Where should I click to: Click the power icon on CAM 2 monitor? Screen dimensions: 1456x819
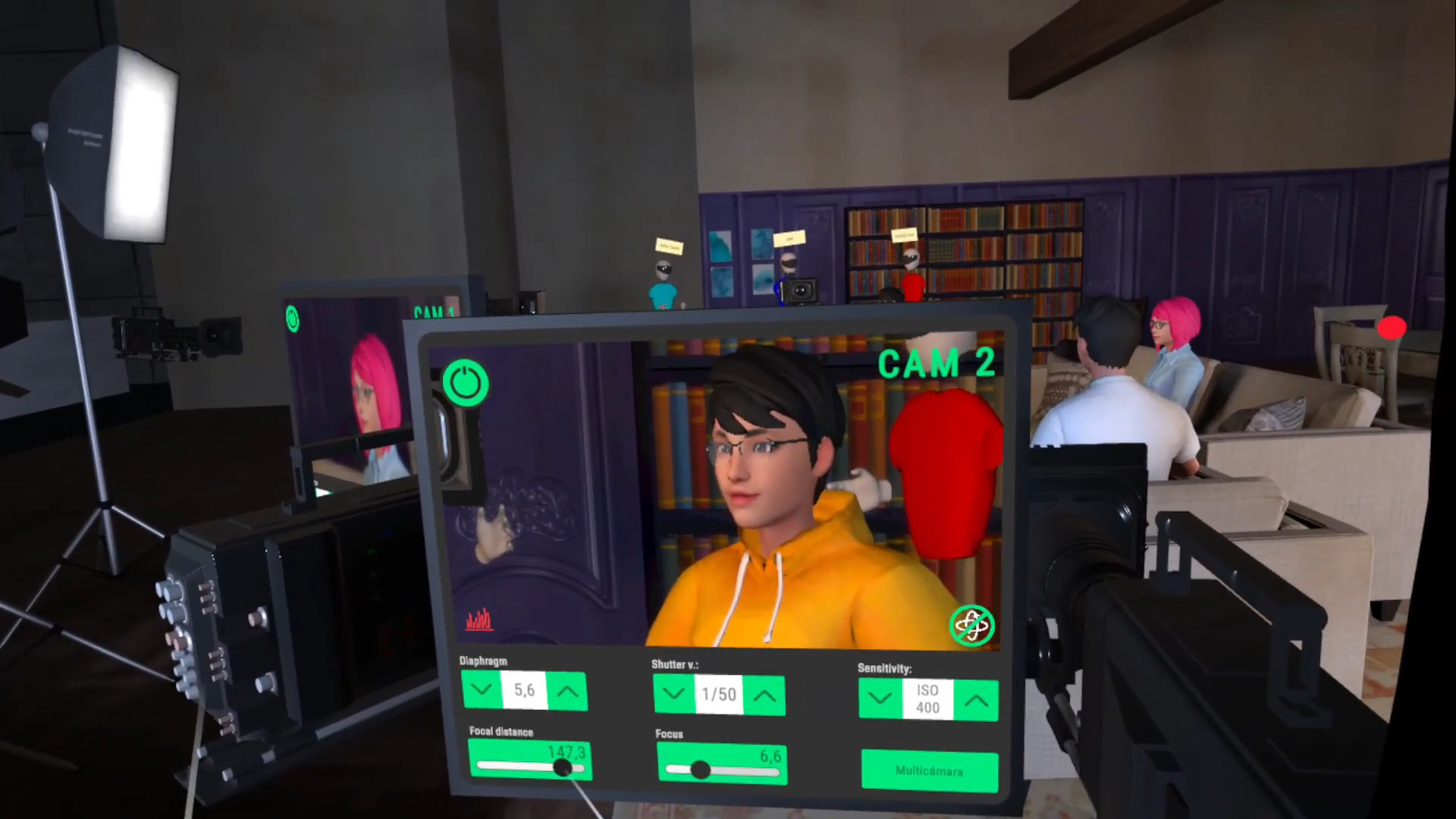tap(466, 383)
